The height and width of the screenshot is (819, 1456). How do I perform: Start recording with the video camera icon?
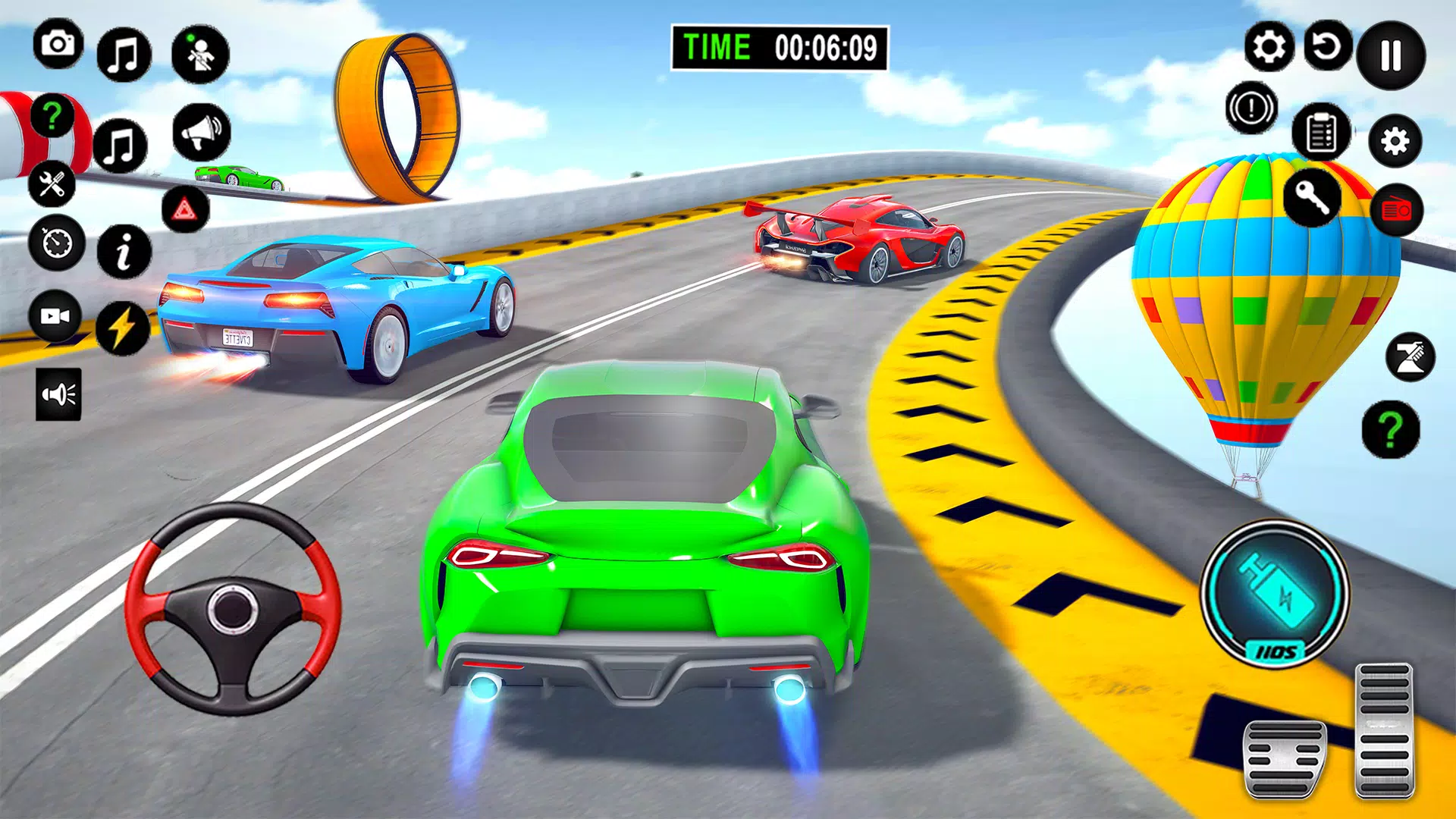click(58, 316)
